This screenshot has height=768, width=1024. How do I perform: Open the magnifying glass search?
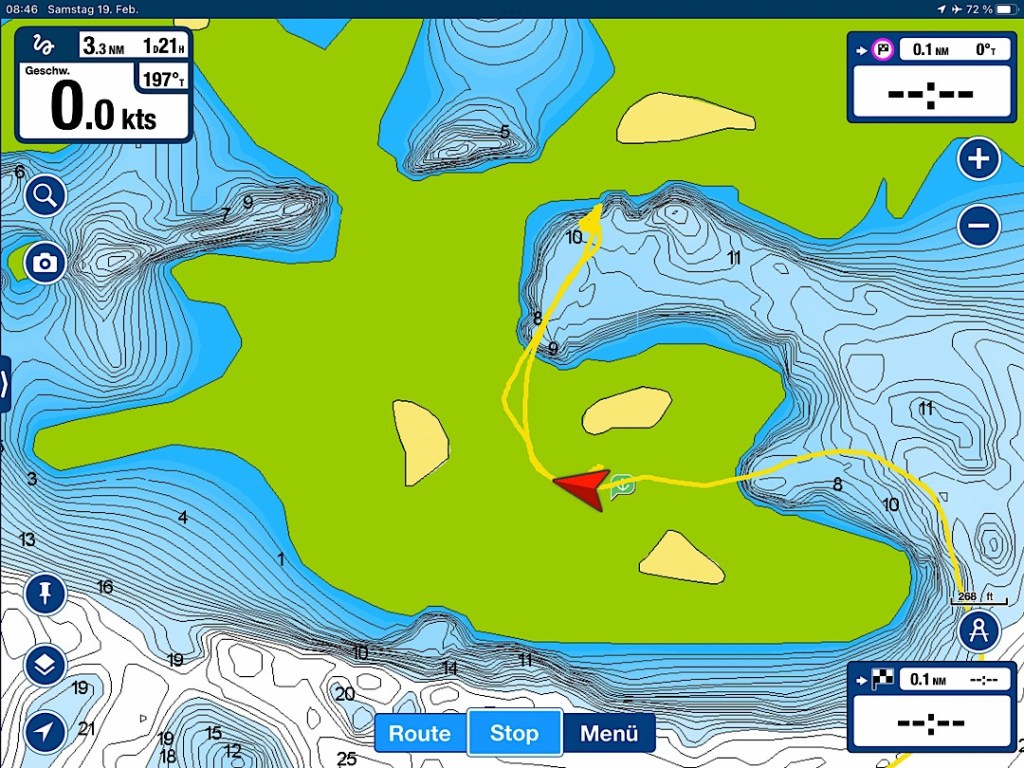coord(45,196)
